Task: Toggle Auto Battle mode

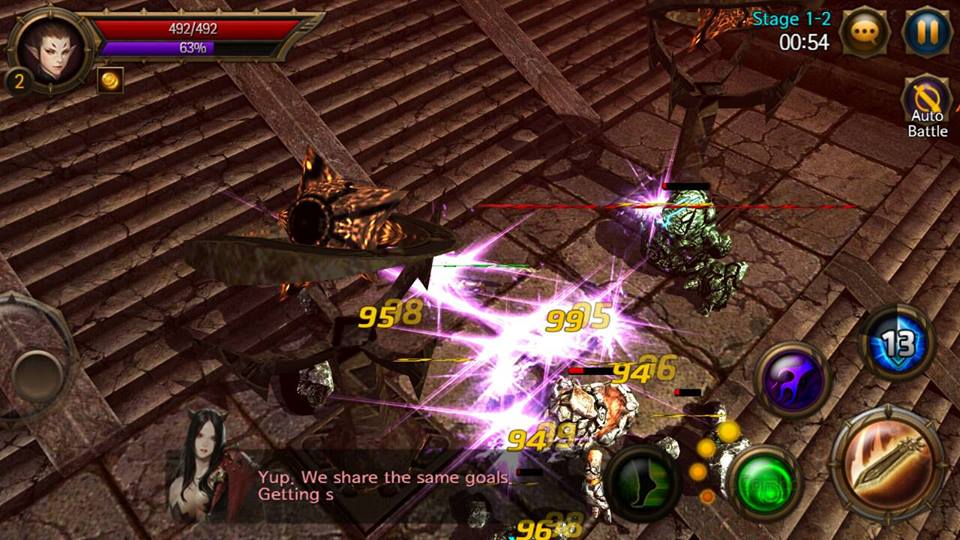Action: coord(926,107)
